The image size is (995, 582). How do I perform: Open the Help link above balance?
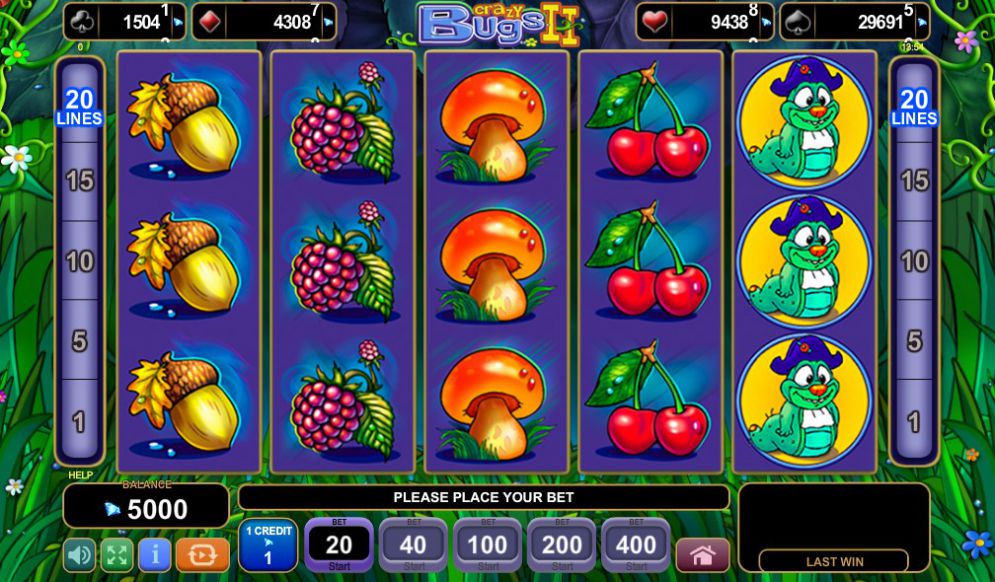point(80,475)
